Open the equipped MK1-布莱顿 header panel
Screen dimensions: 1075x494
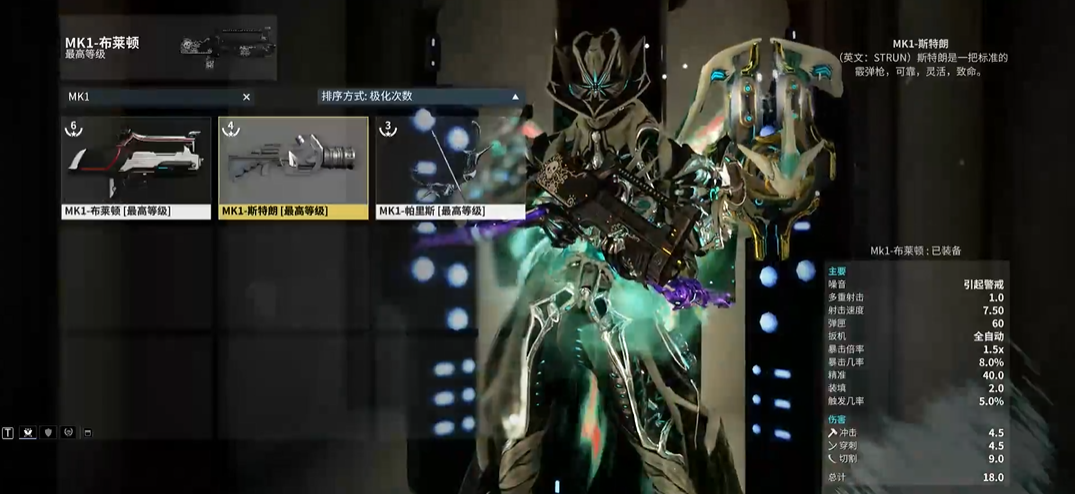point(168,47)
